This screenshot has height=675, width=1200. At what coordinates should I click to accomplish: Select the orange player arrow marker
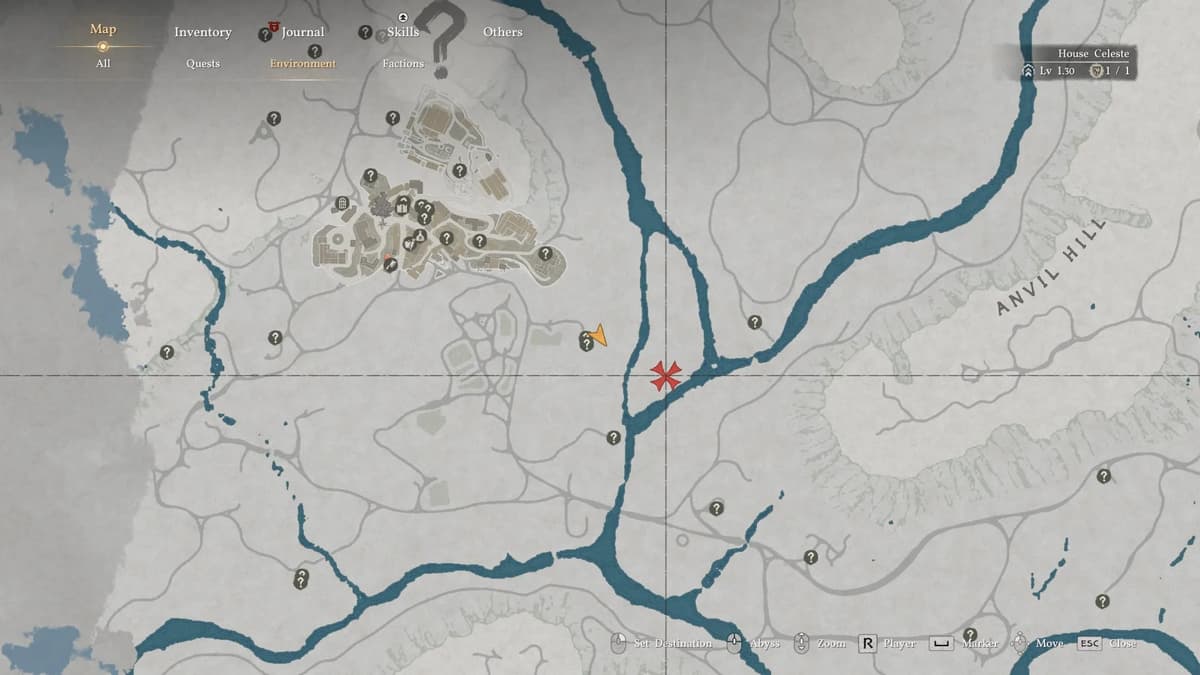pyautogui.click(x=599, y=335)
